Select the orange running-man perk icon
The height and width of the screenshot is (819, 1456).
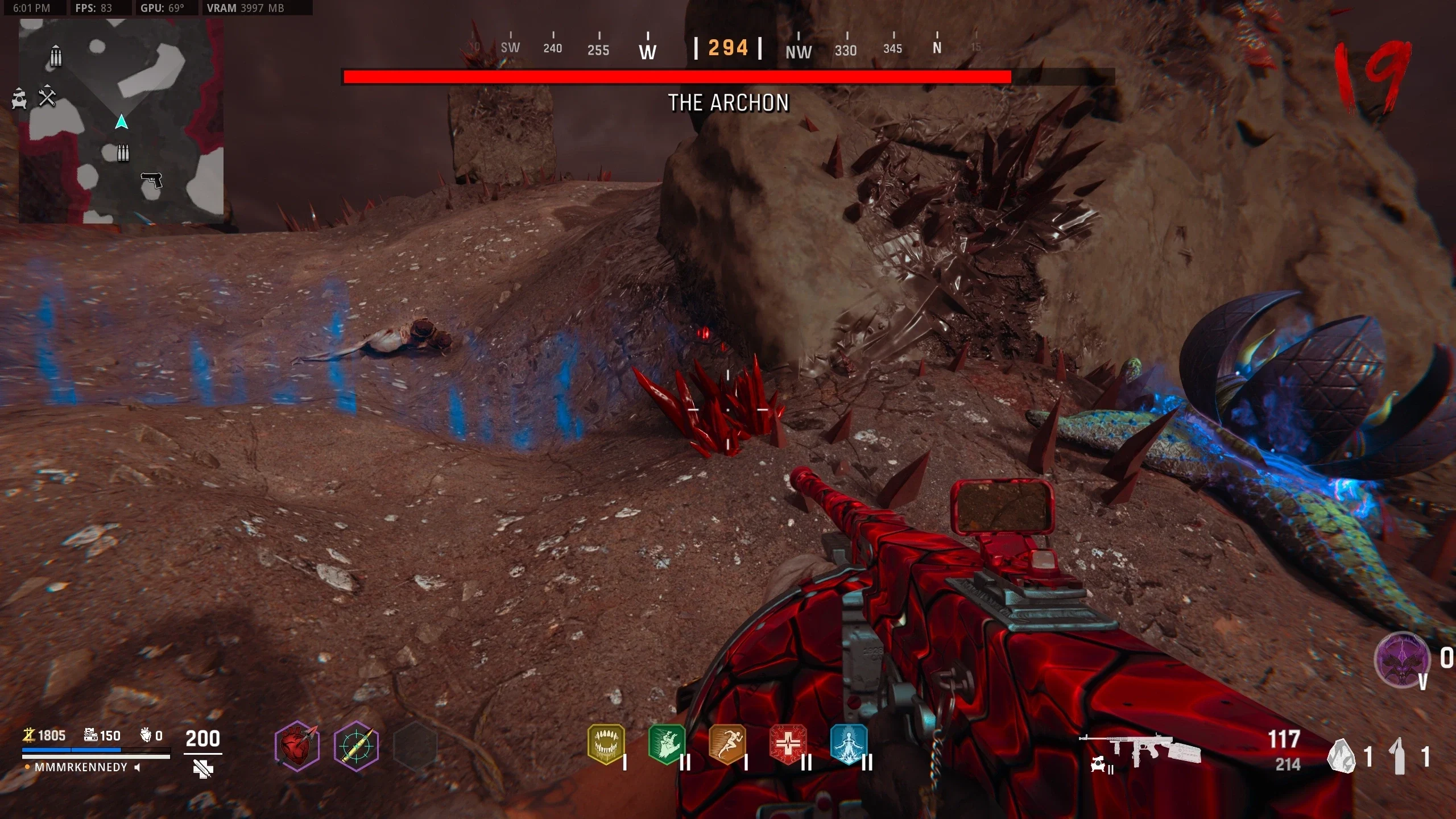pos(727,744)
